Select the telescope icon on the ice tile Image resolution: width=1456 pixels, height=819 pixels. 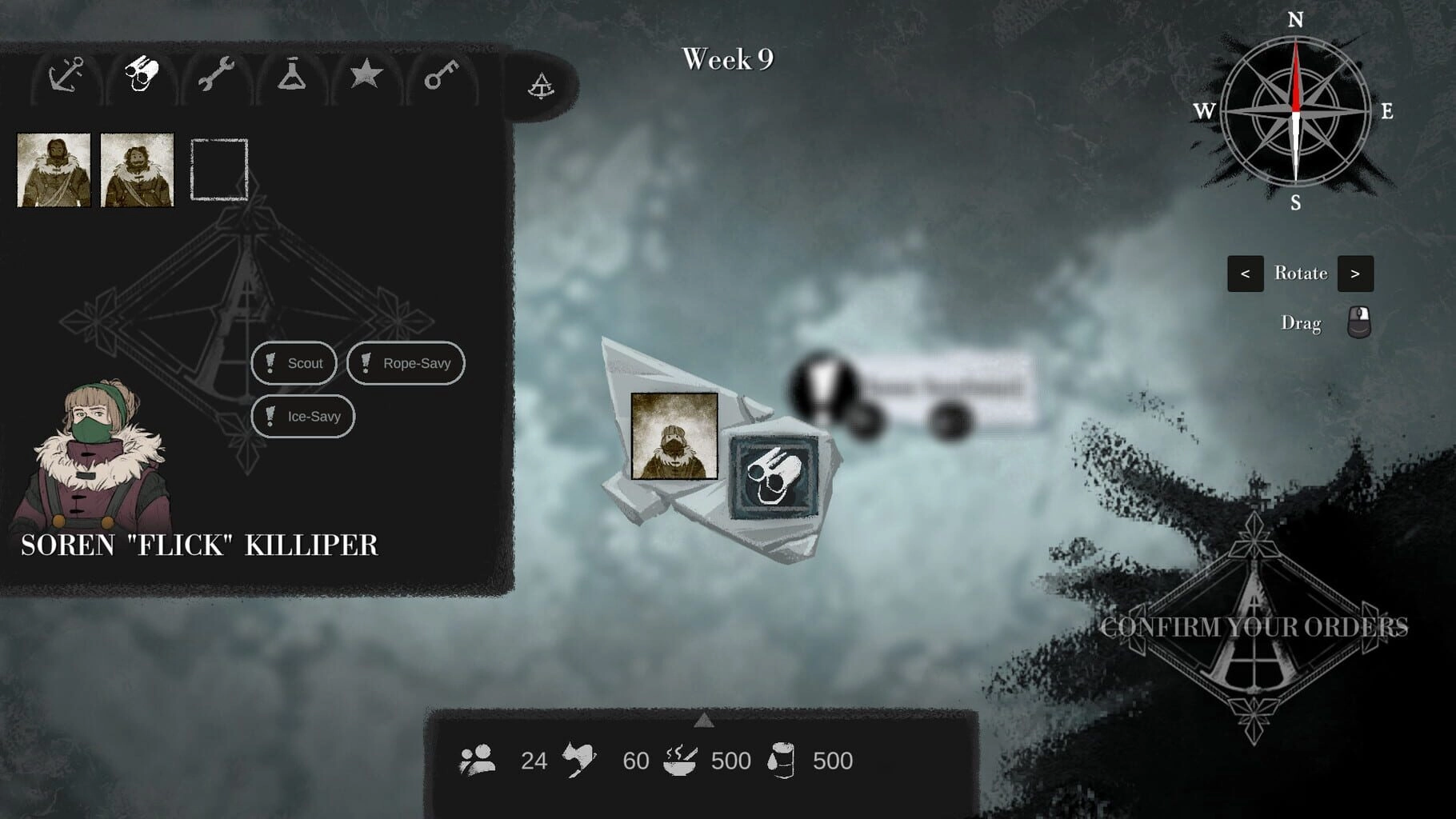point(774,477)
